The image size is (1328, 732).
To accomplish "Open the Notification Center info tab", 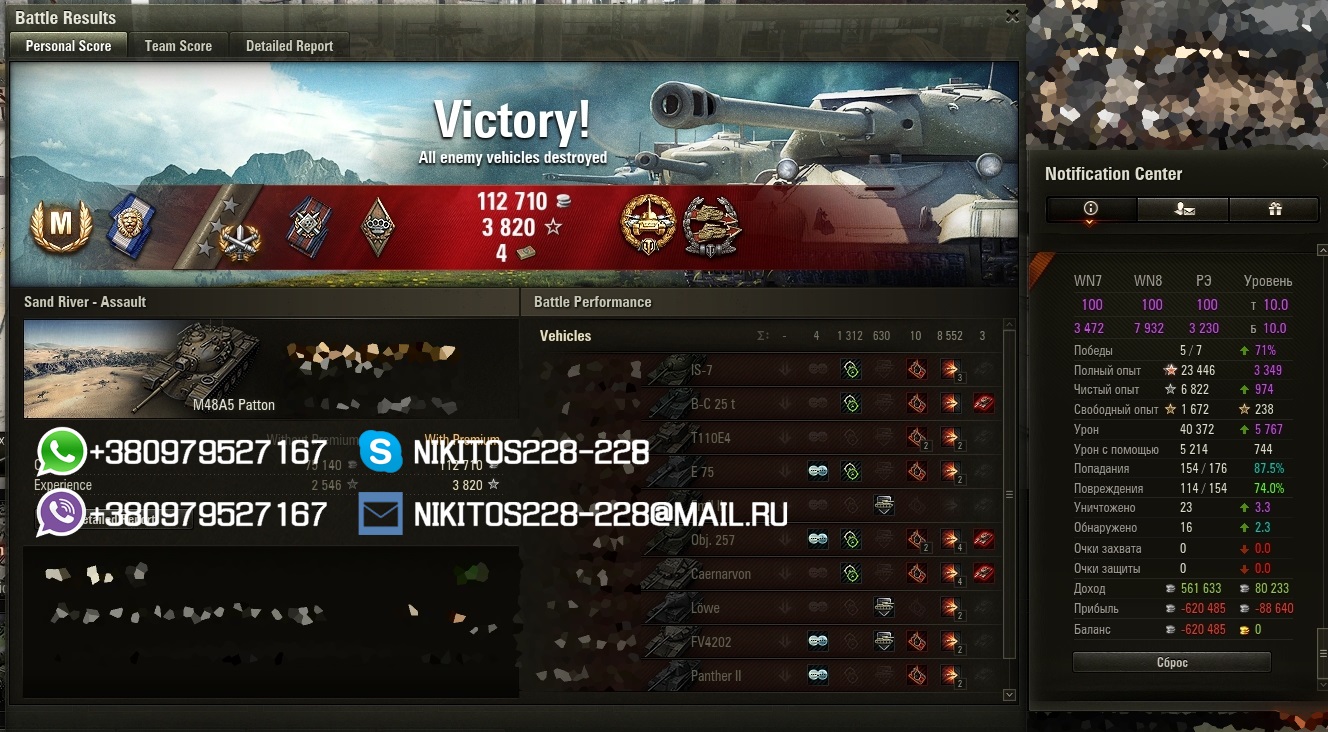I will (1091, 209).
